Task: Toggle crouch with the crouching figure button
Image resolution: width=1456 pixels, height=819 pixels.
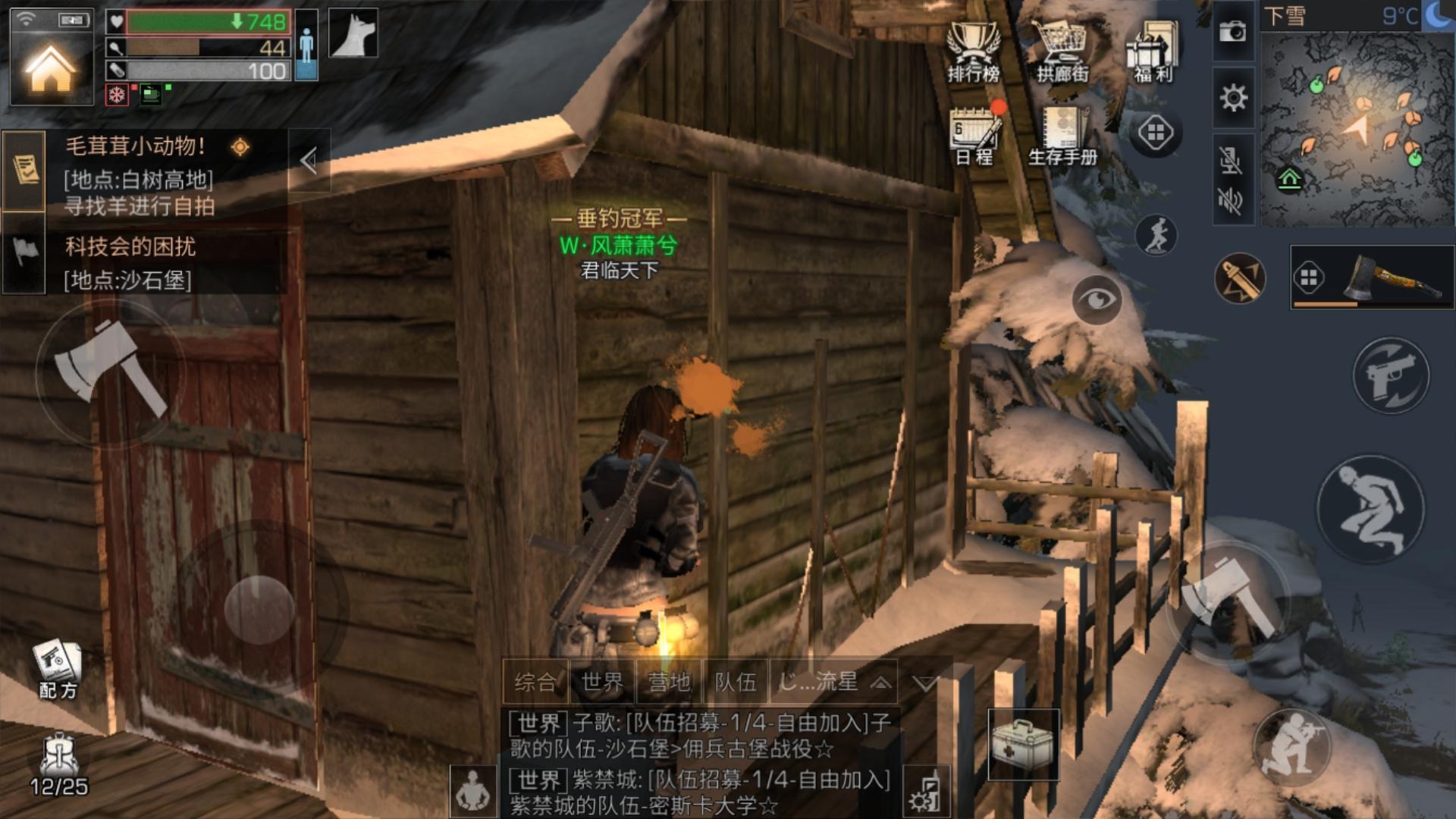Action: click(1370, 509)
